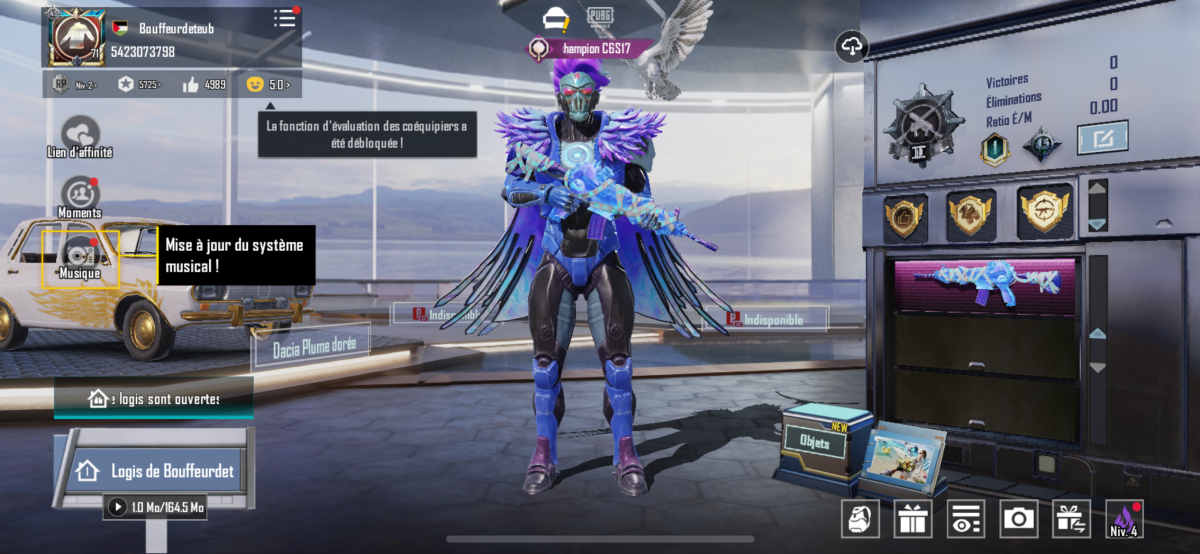1200x554 pixels.
Task: Edit the stats showcase panel
Action: click(x=1102, y=137)
